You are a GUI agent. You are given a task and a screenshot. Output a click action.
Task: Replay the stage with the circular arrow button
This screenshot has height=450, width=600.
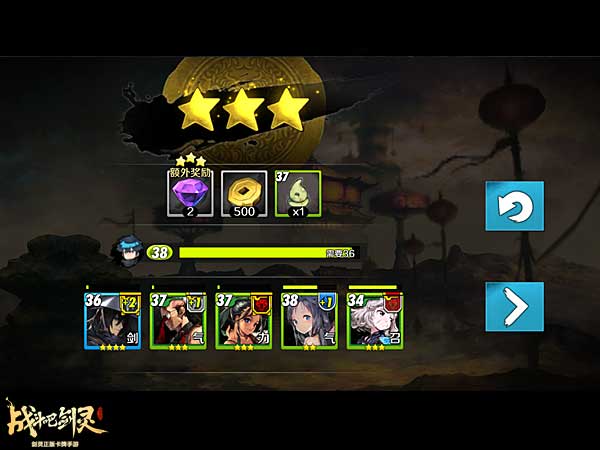(x=515, y=207)
